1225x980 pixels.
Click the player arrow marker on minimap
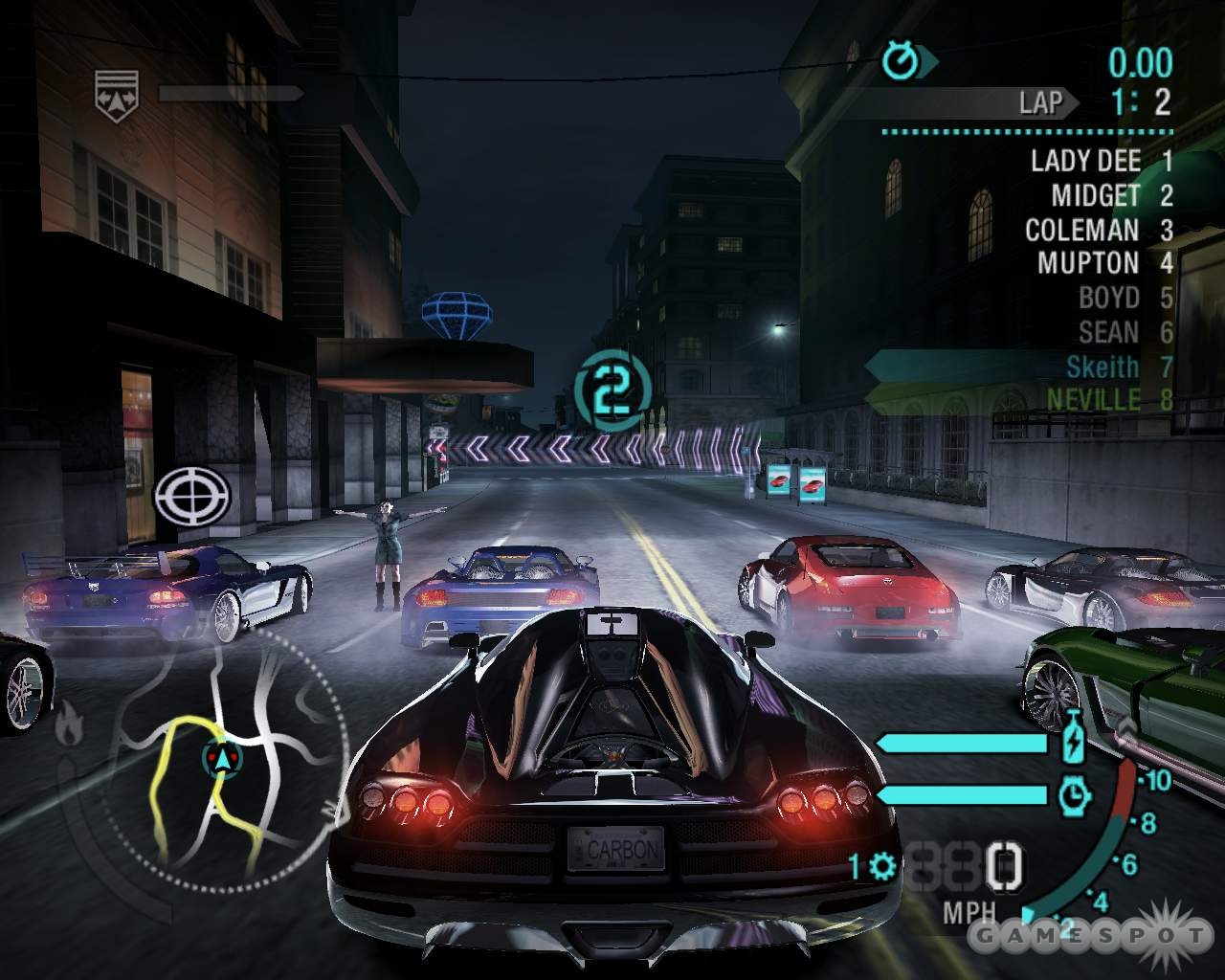click(x=223, y=758)
